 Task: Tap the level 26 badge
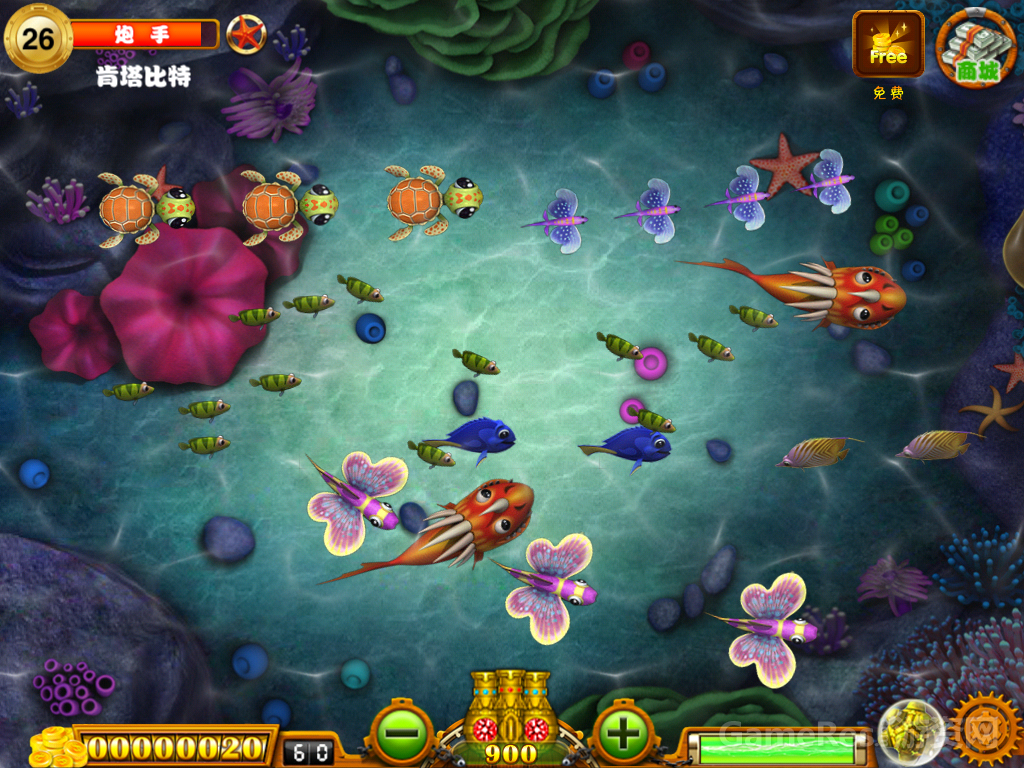click(x=38, y=39)
